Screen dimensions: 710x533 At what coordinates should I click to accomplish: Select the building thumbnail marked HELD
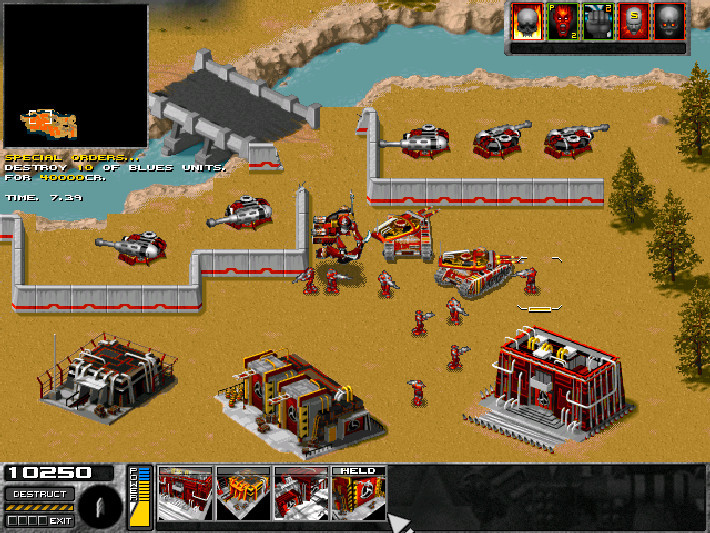[x=358, y=494]
